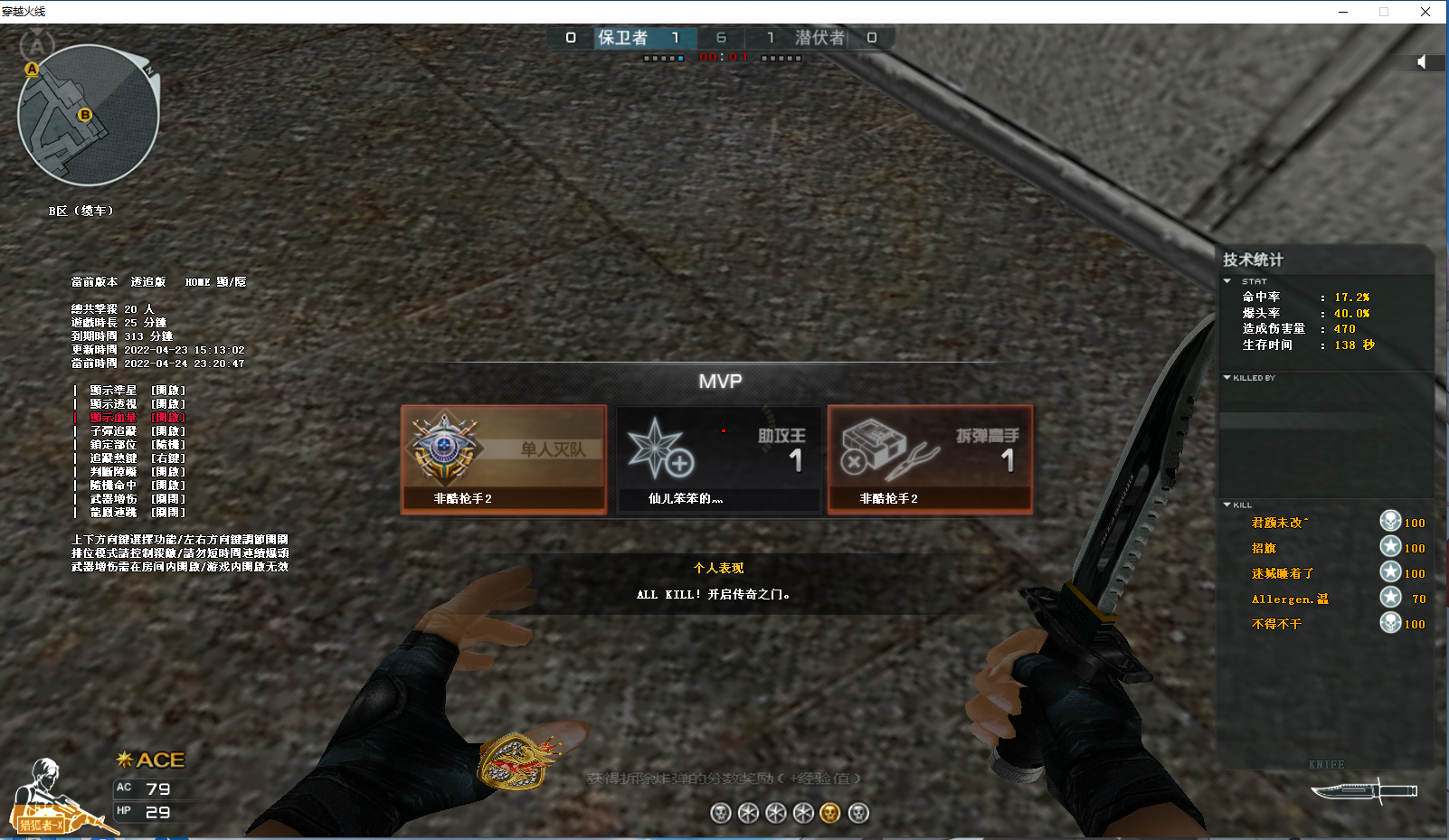Select the B bombsite marker on minimap
Image resolution: width=1449 pixels, height=840 pixels.
coord(85,115)
